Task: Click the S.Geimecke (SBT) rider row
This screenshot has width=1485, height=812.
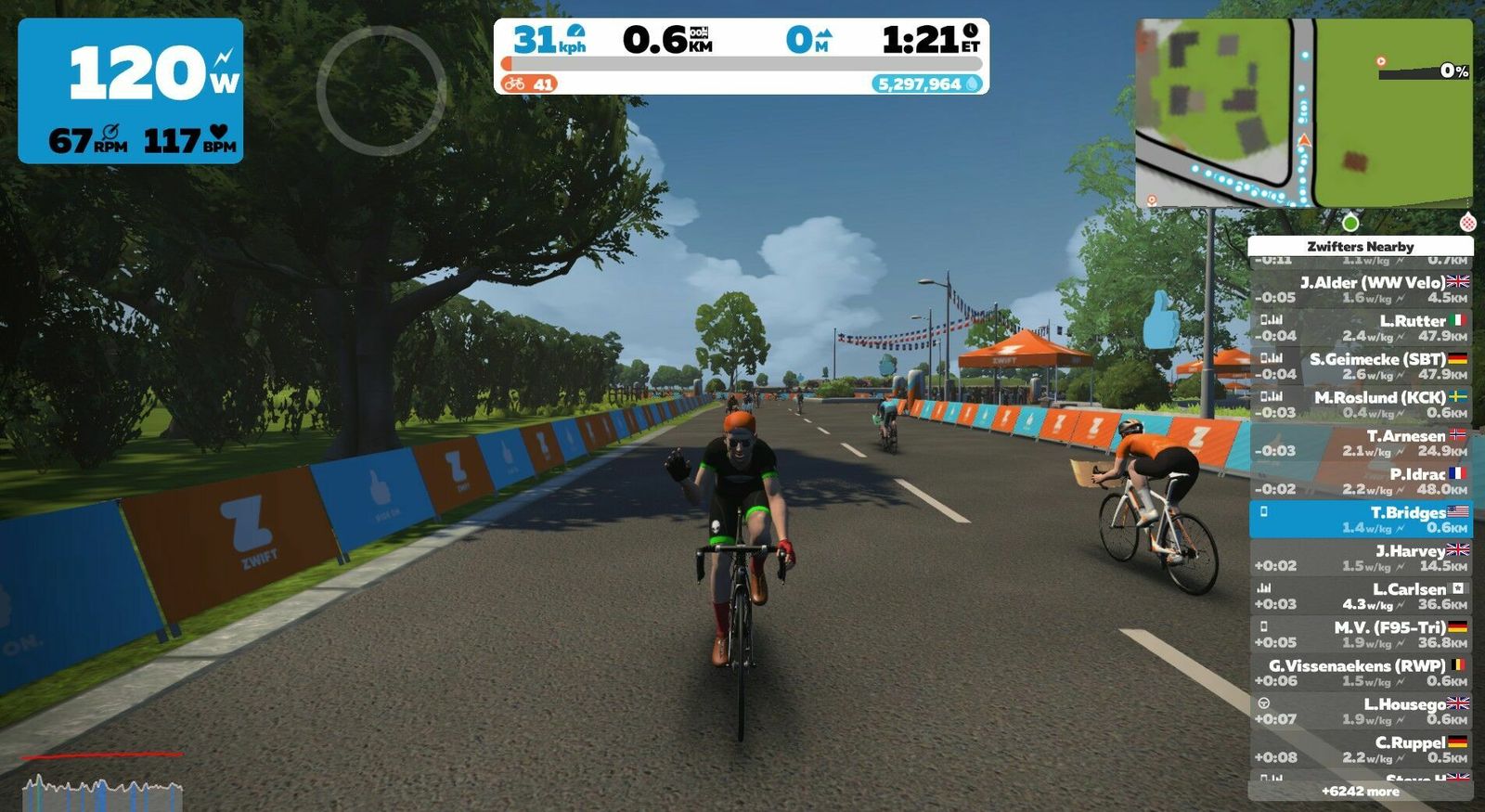Action: click(1360, 367)
